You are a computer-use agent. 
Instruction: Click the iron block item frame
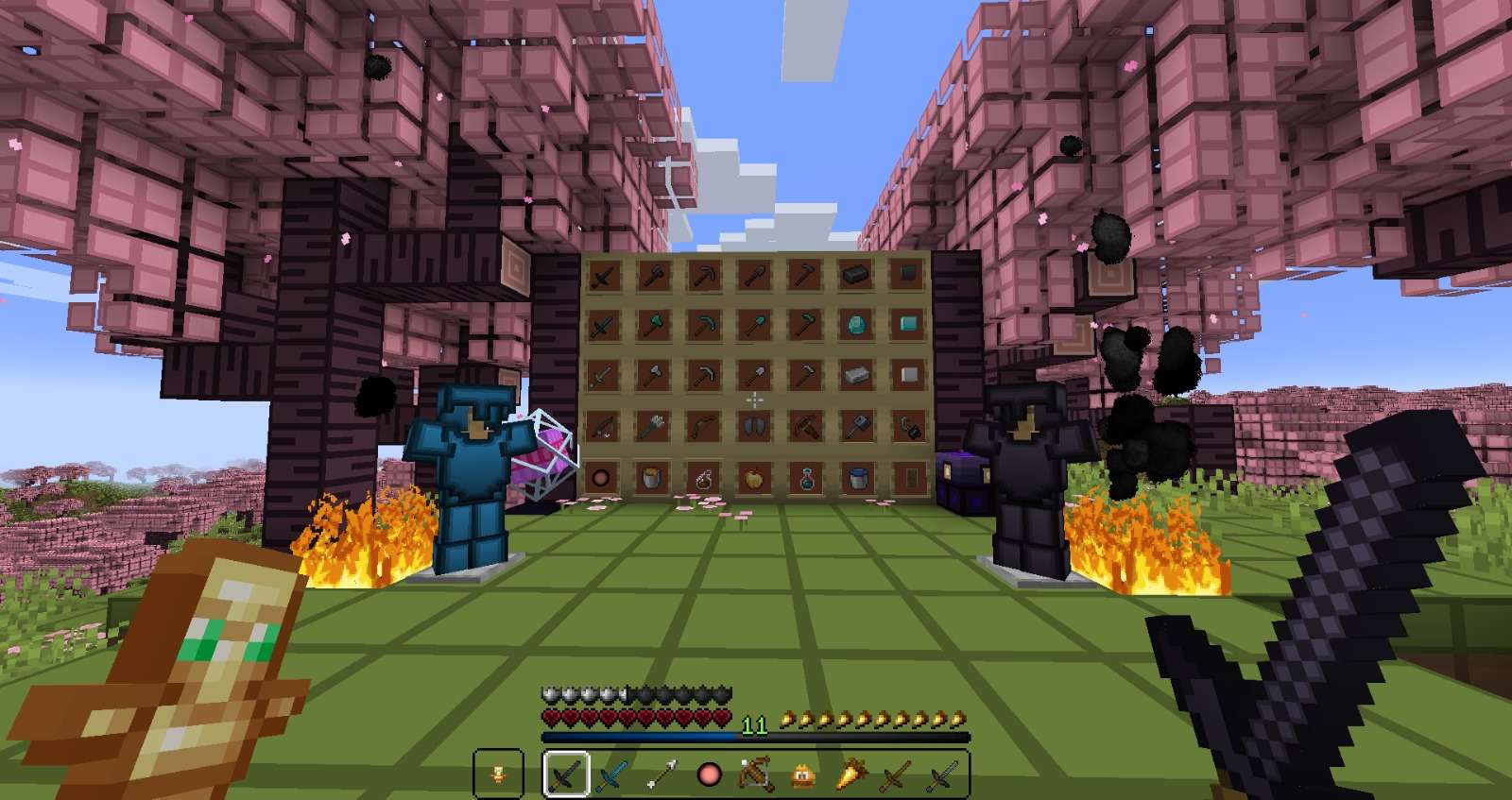906,372
